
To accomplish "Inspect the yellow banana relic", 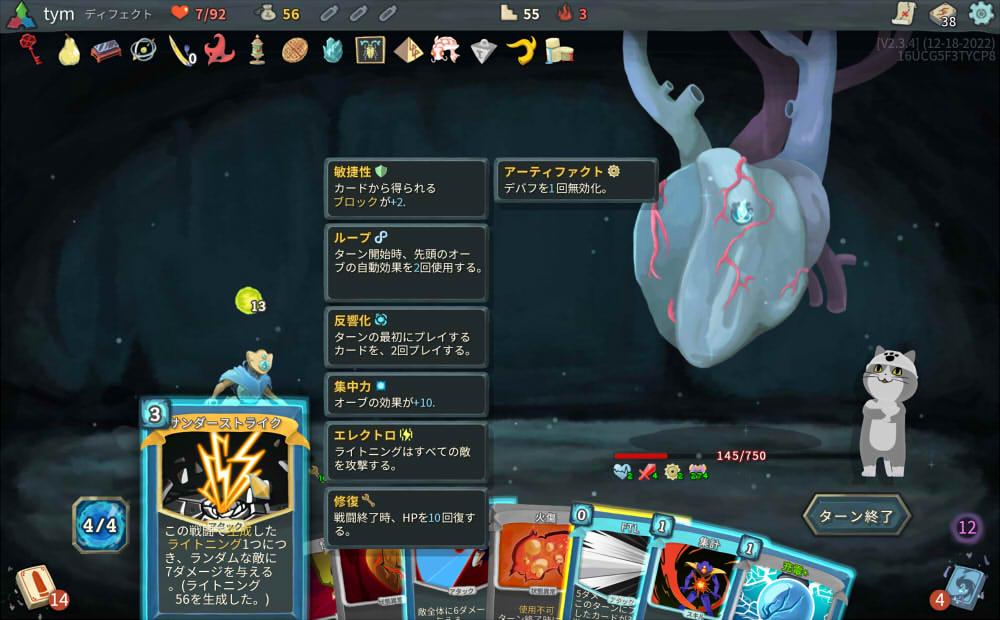I will [x=520, y=50].
